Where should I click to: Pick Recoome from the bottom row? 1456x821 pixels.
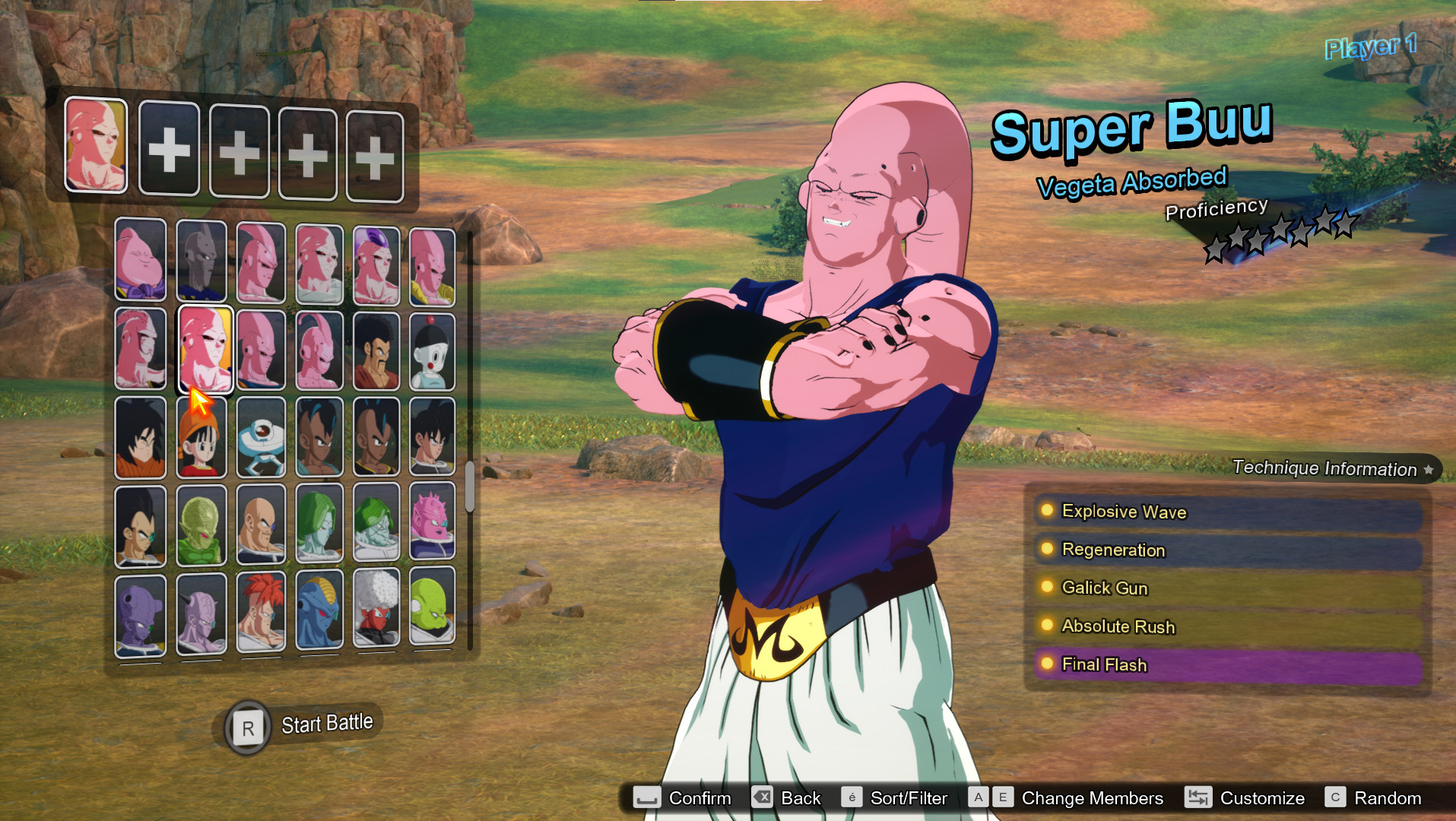coord(261,614)
